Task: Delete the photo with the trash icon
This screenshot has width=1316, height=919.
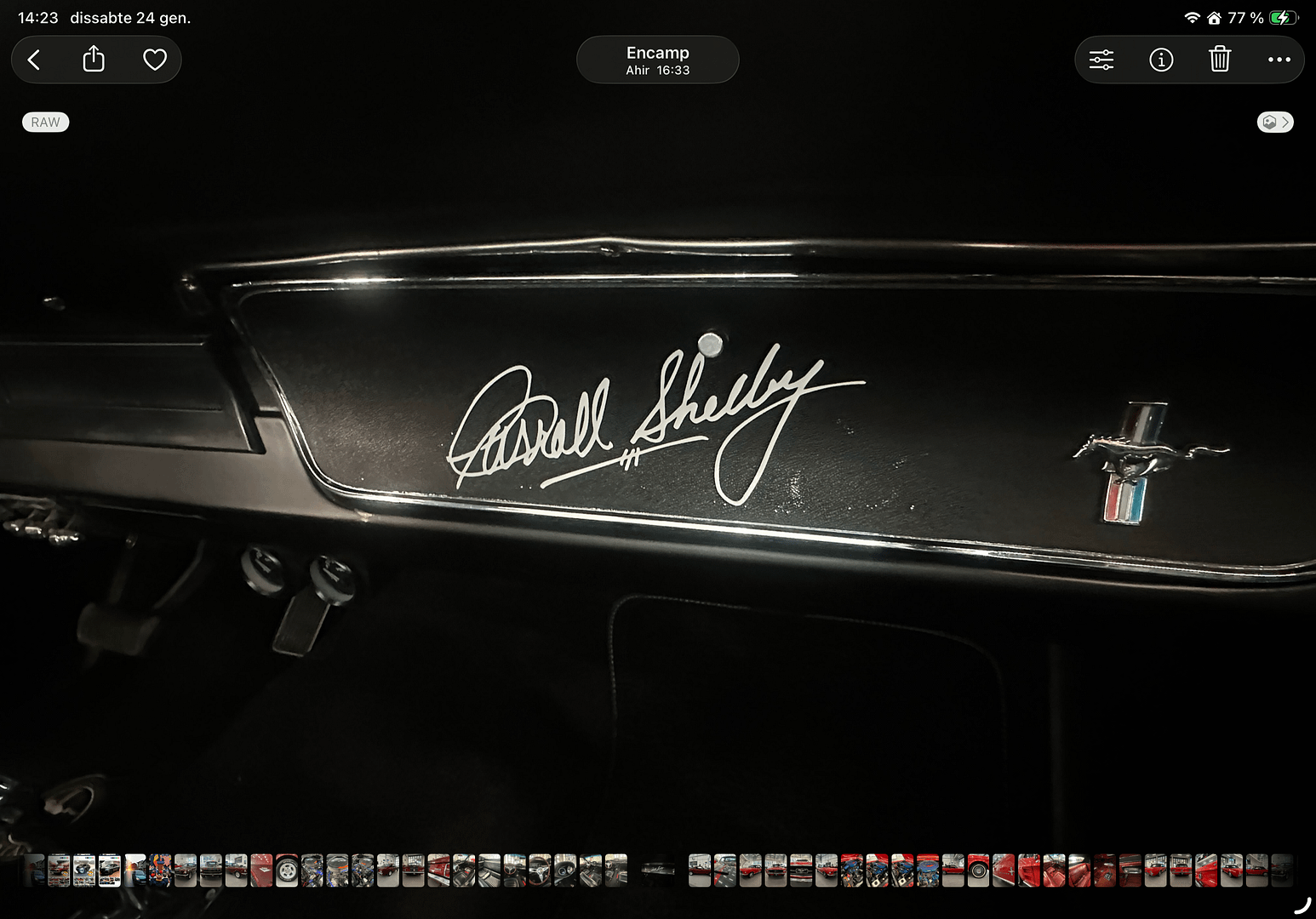Action: (x=1220, y=60)
